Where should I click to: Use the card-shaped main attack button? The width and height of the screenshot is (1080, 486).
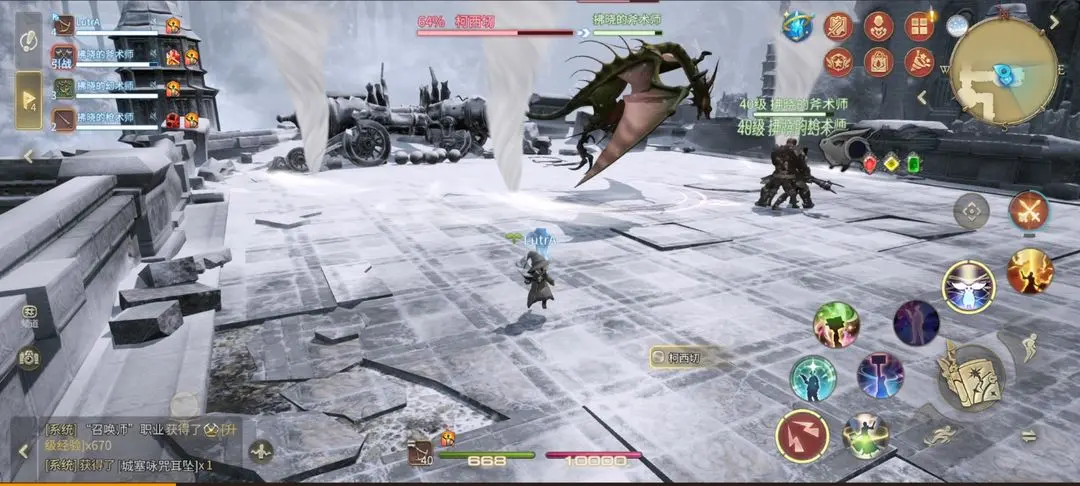[969, 376]
